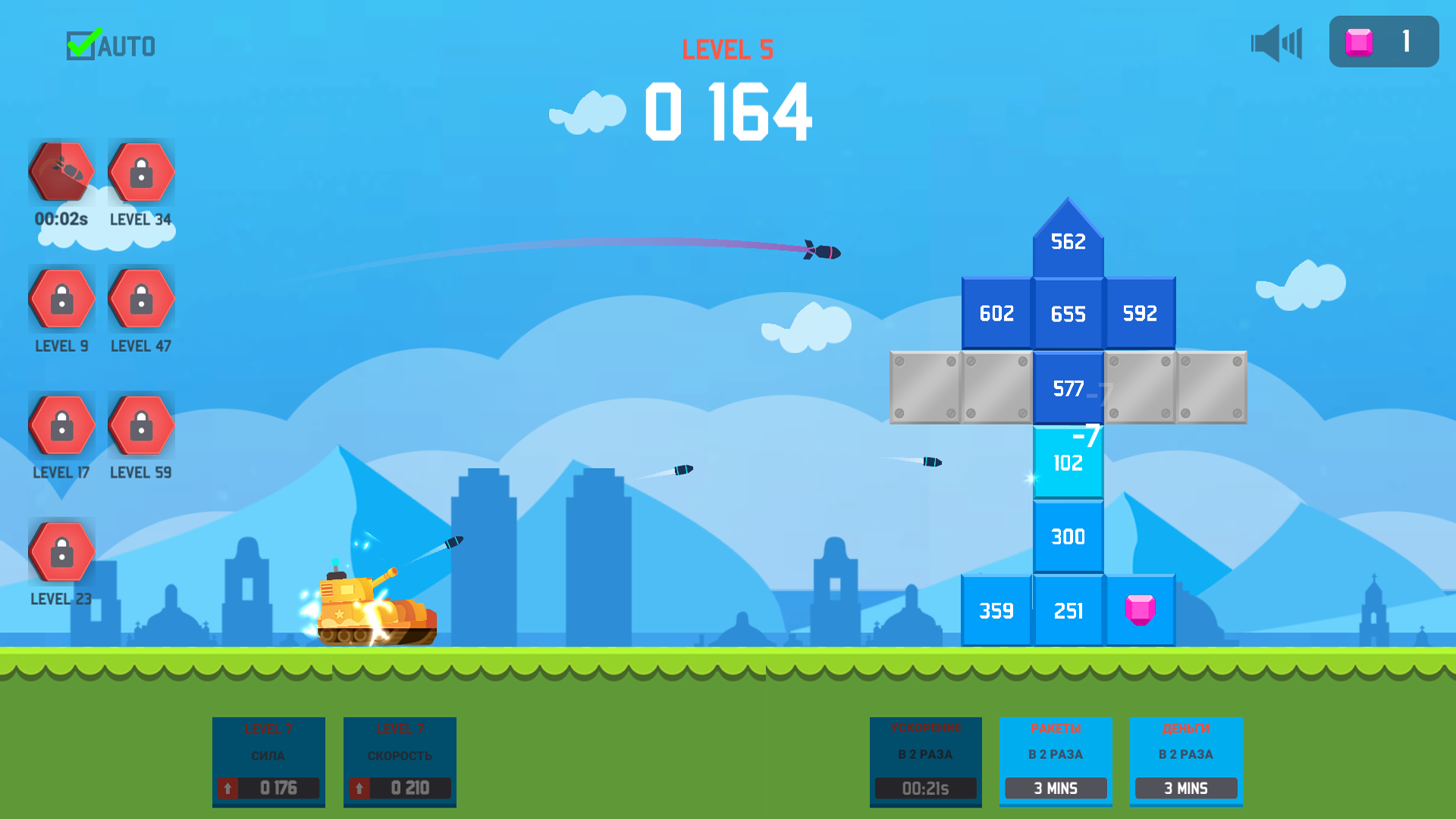Disable the AUTO fire checkbox
1456x819 pixels.
pyautogui.click(x=83, y=44)
